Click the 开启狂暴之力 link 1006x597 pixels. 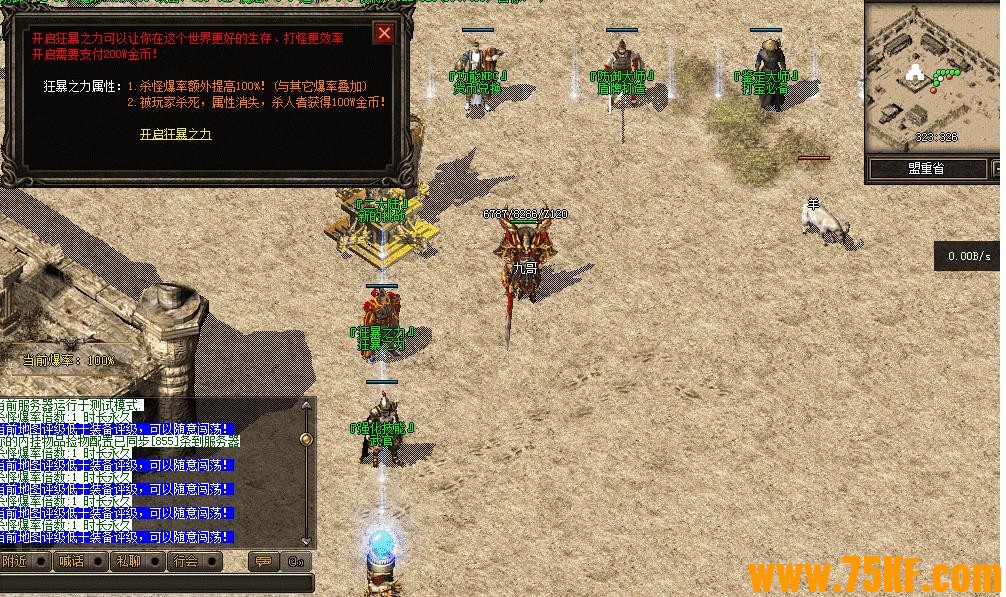point(175,133)
